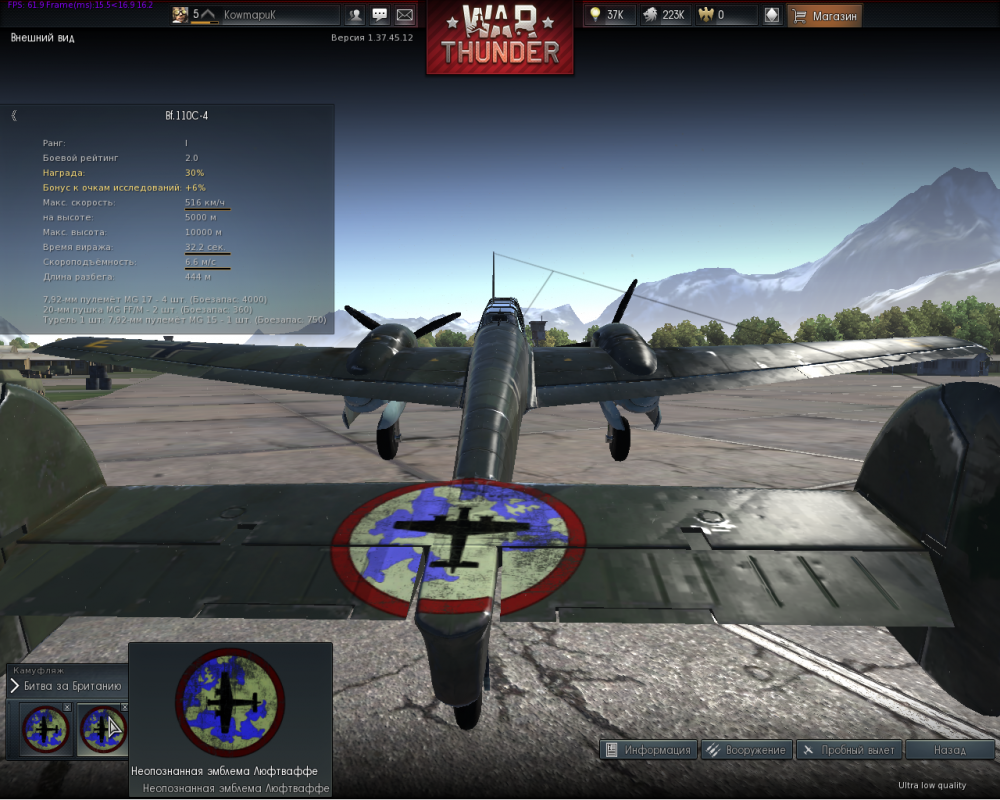1000x800 pixels.
Task: Open the mail envelope icon
Action: [404, 15]
